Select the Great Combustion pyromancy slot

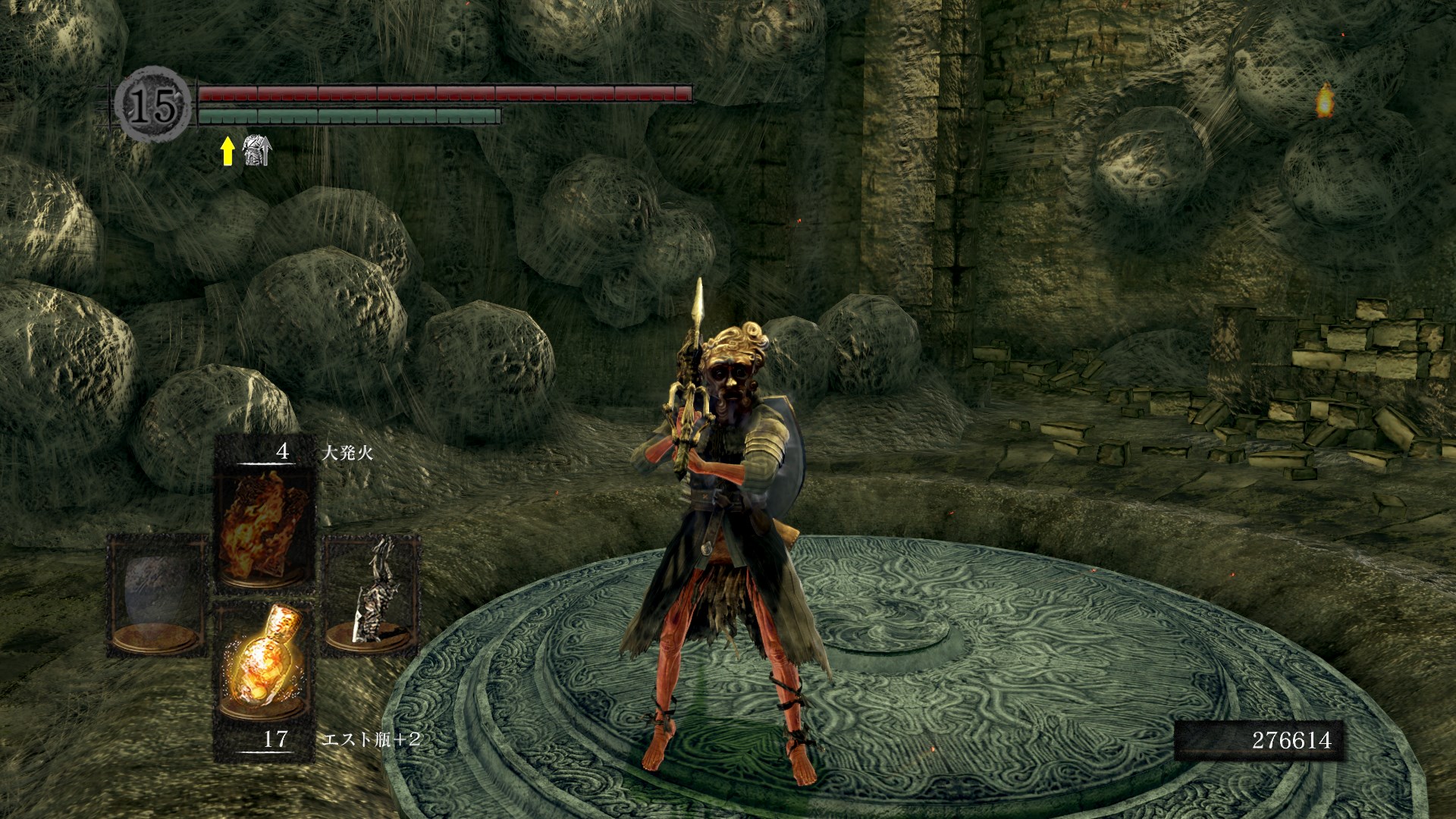pos(264,526)
